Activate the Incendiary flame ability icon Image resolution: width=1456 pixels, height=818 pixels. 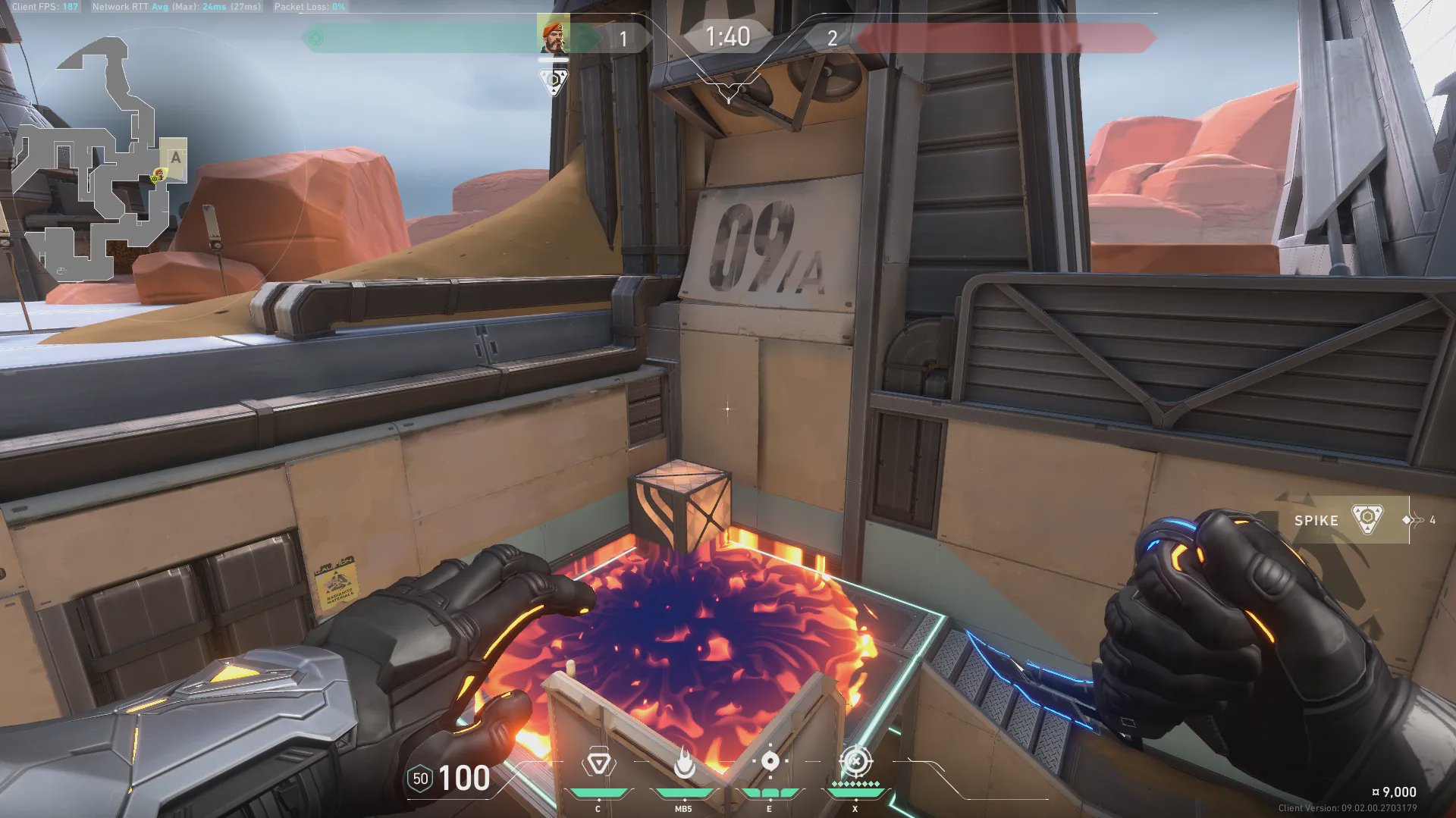684,763
